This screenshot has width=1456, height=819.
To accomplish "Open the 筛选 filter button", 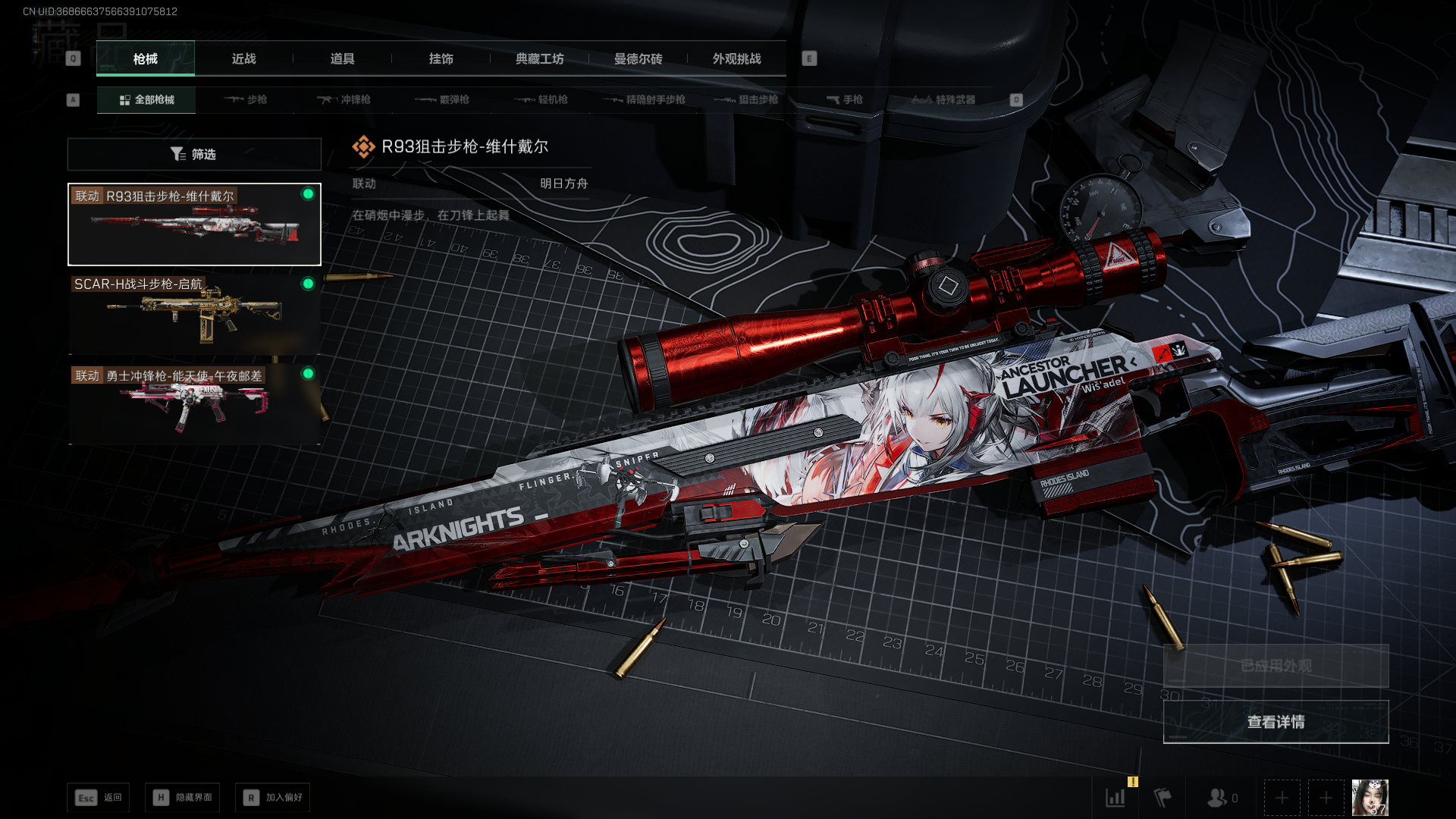I will 194,154.
